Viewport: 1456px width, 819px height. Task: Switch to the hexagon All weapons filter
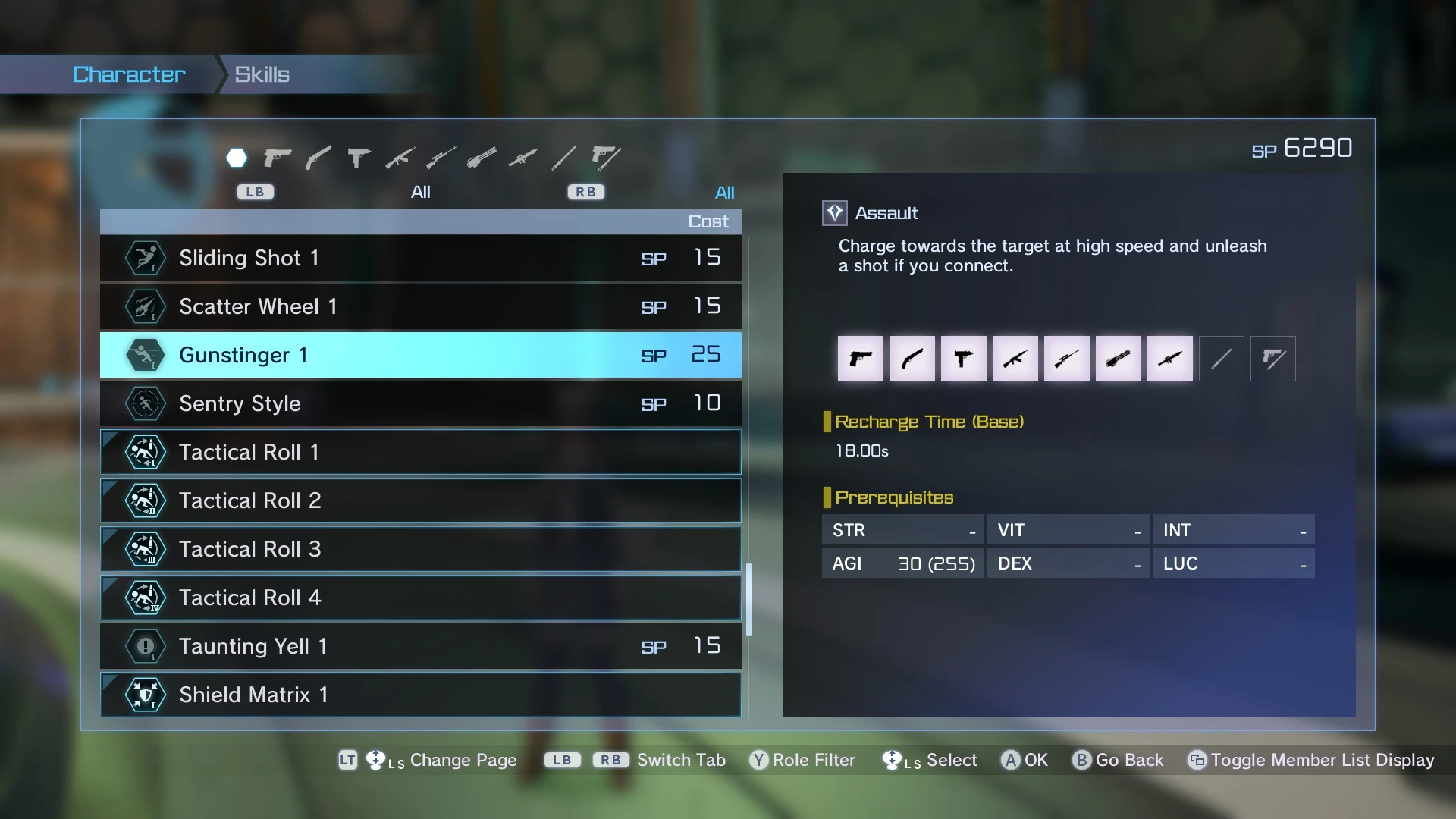coord(237,158)
